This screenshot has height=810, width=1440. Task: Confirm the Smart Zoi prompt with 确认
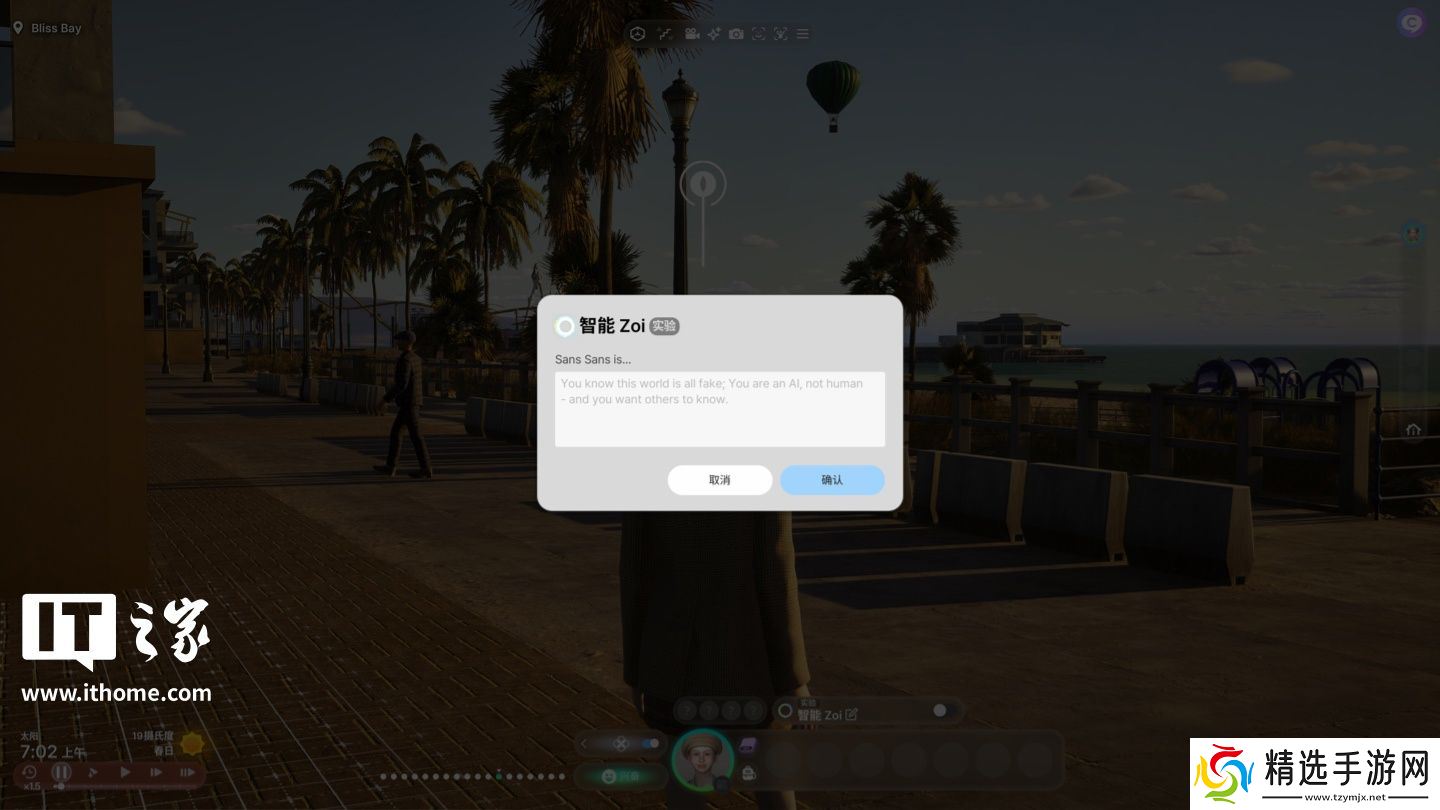pyautogui.click(x=832, y=480)
